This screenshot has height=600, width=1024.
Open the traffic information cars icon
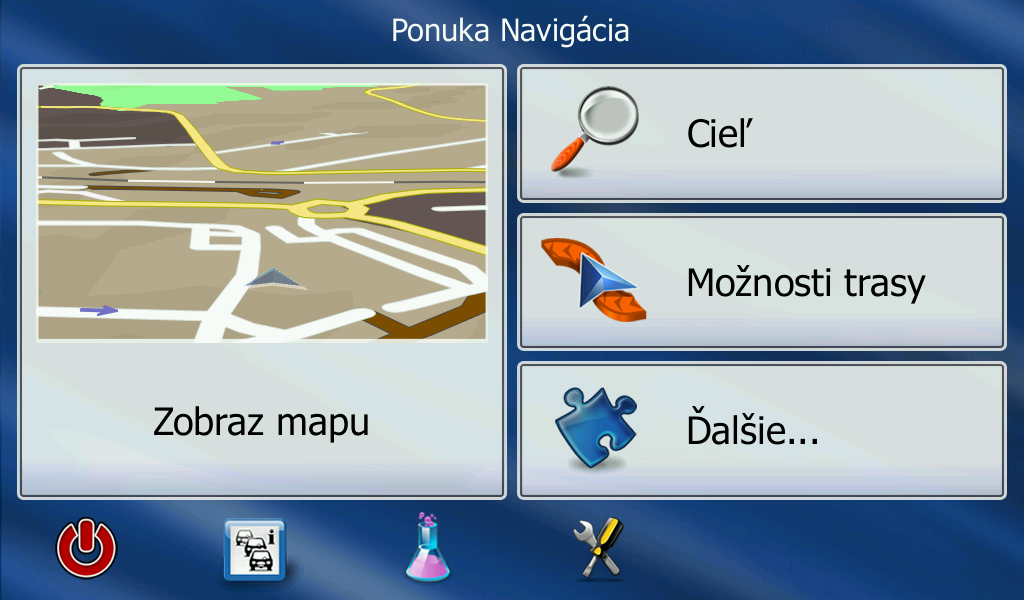254,549
